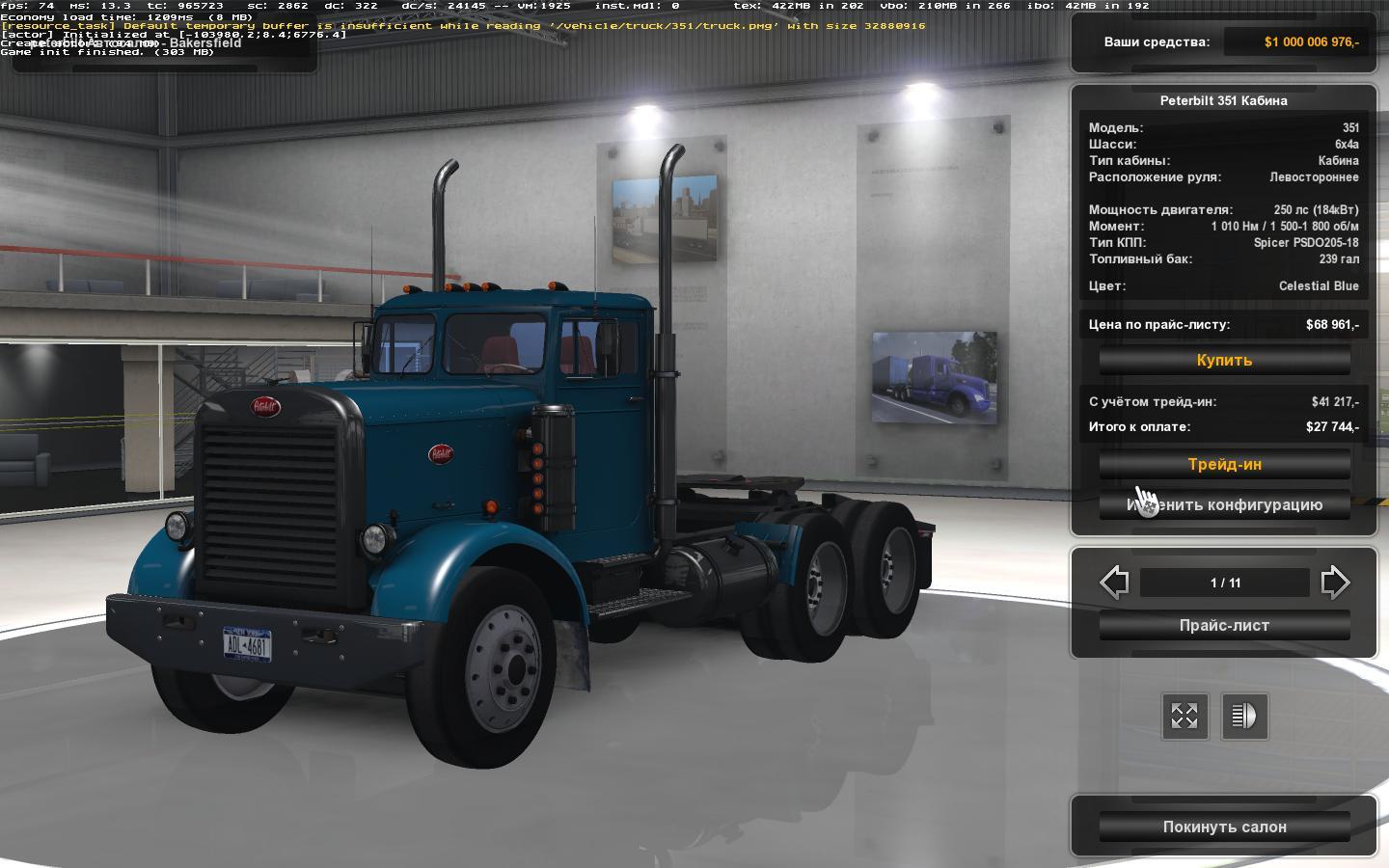Show the next truck with the right arrow

coord(1335,583)
